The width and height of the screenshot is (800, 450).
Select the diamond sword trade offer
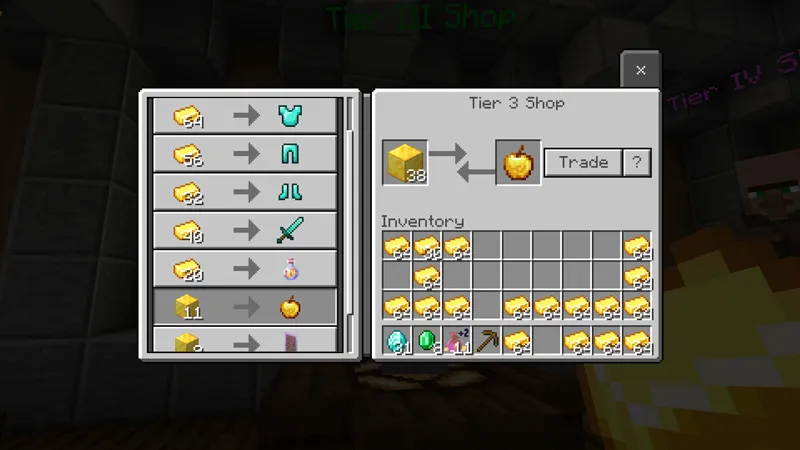tap(245, 231)
